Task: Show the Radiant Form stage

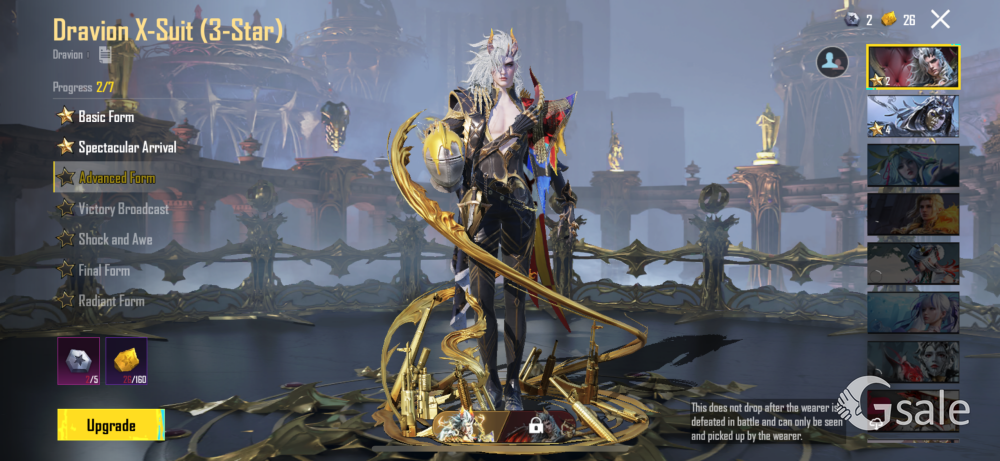Action: click(110, 301)
